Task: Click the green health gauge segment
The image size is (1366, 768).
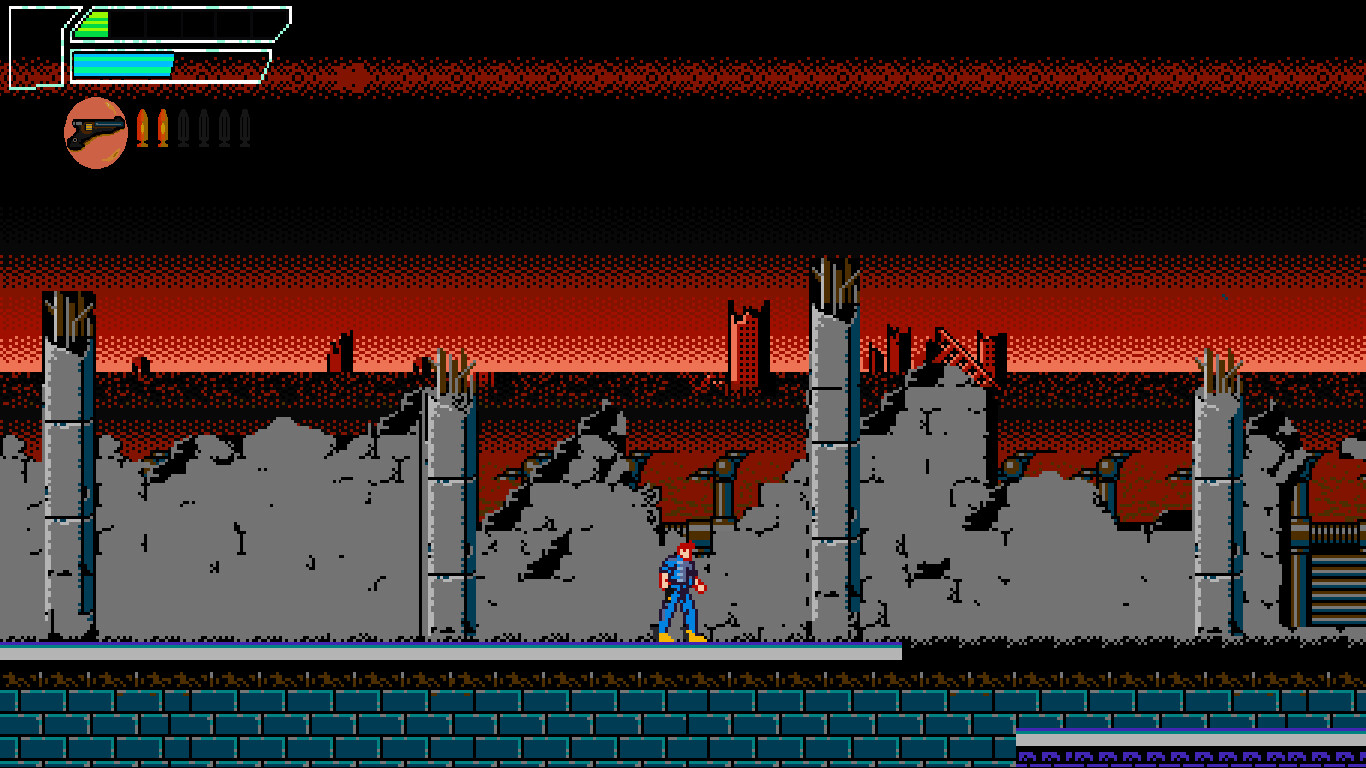Action: pos(90,25)
